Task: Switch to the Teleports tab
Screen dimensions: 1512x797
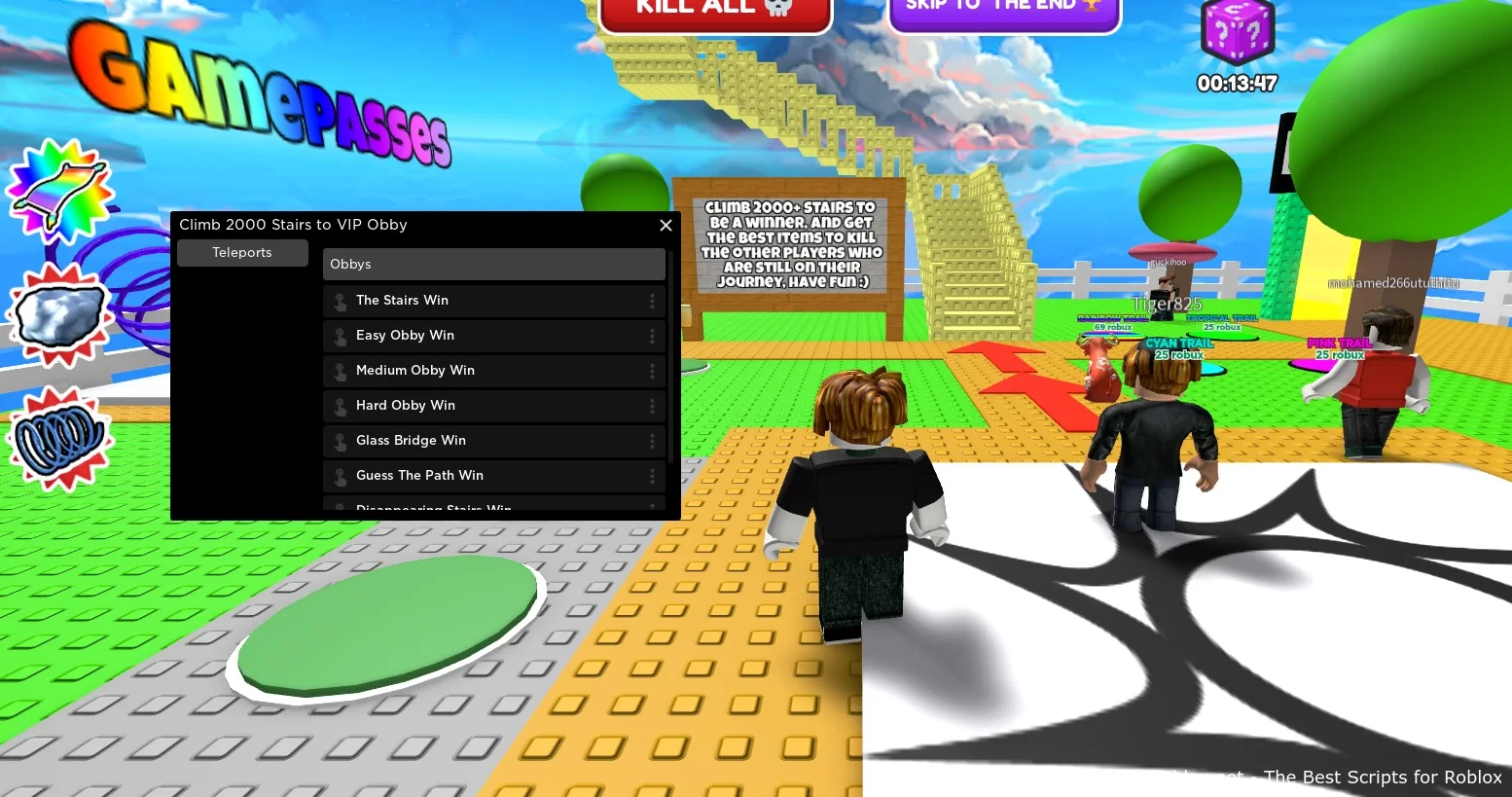Action: coord(241,252)
